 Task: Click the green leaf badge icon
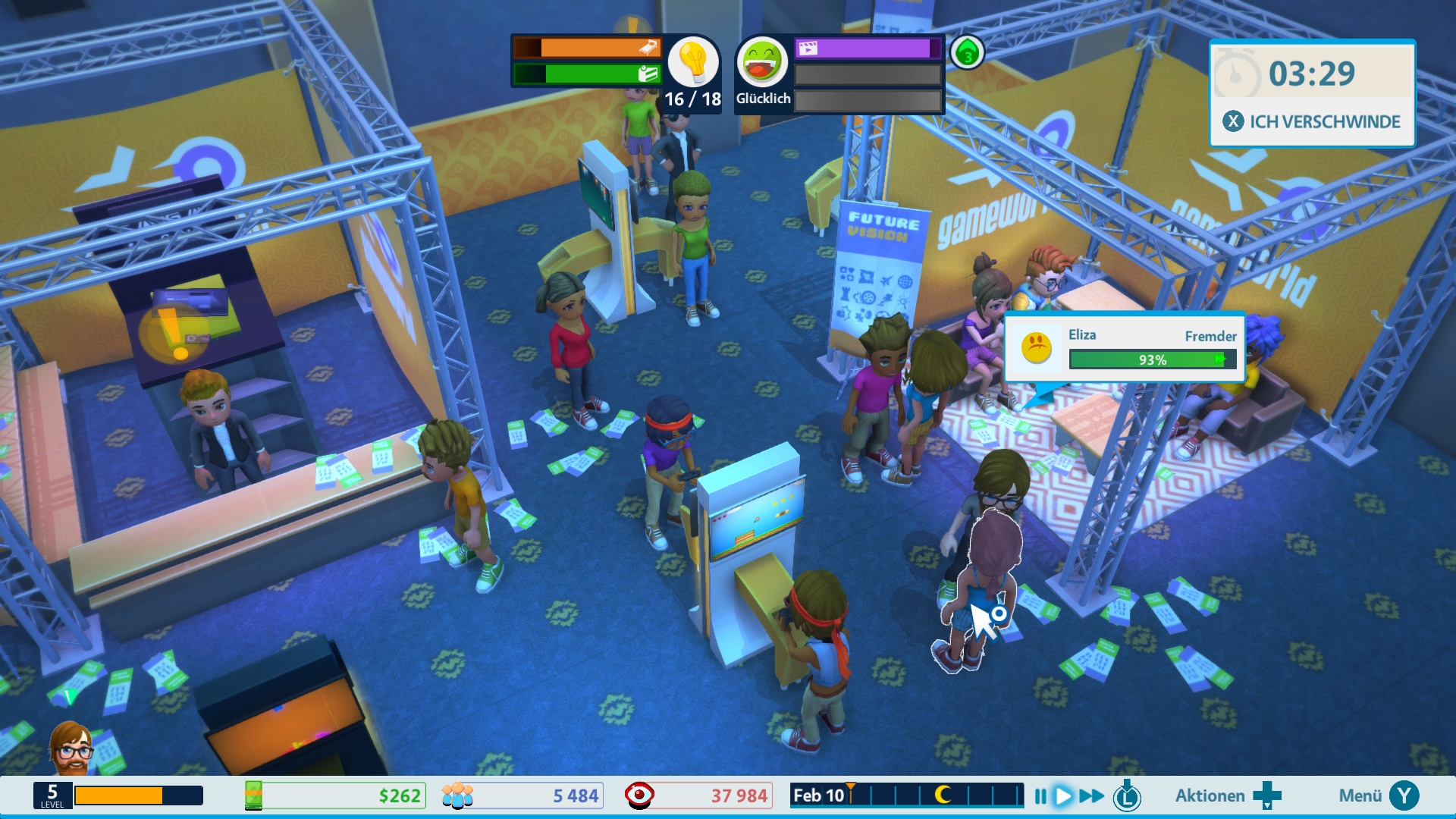[967, 53]
